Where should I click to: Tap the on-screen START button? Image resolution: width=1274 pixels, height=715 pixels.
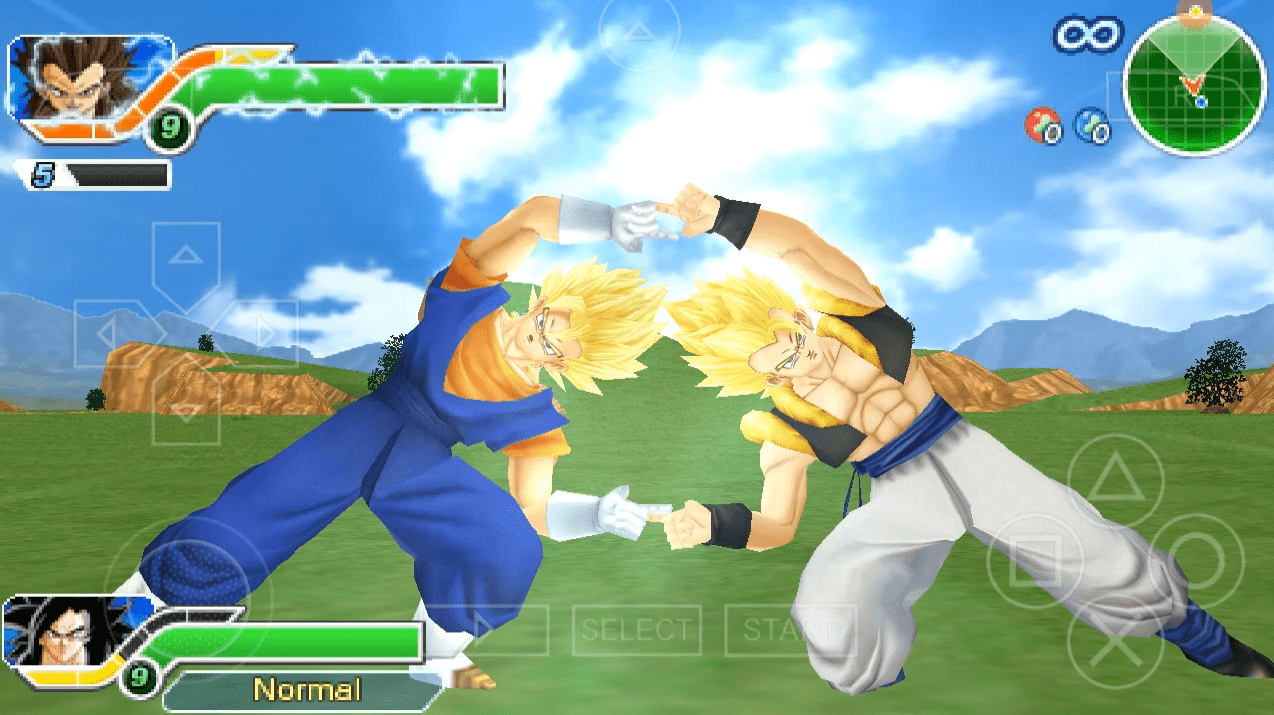[x=790, y=630]
